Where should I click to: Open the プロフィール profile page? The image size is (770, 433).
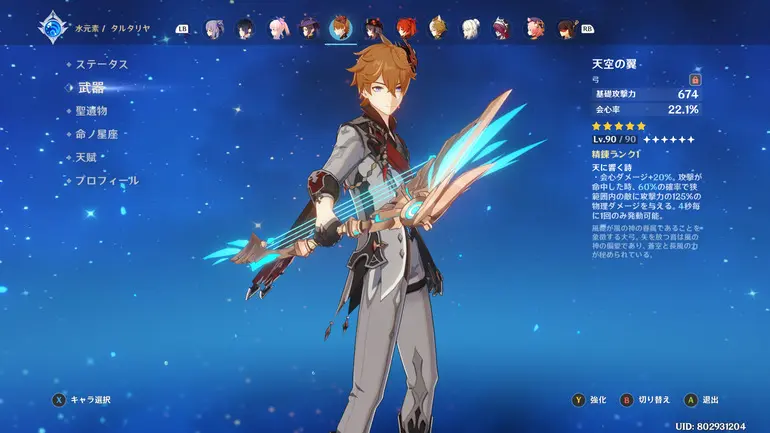(x=107, y=181)
